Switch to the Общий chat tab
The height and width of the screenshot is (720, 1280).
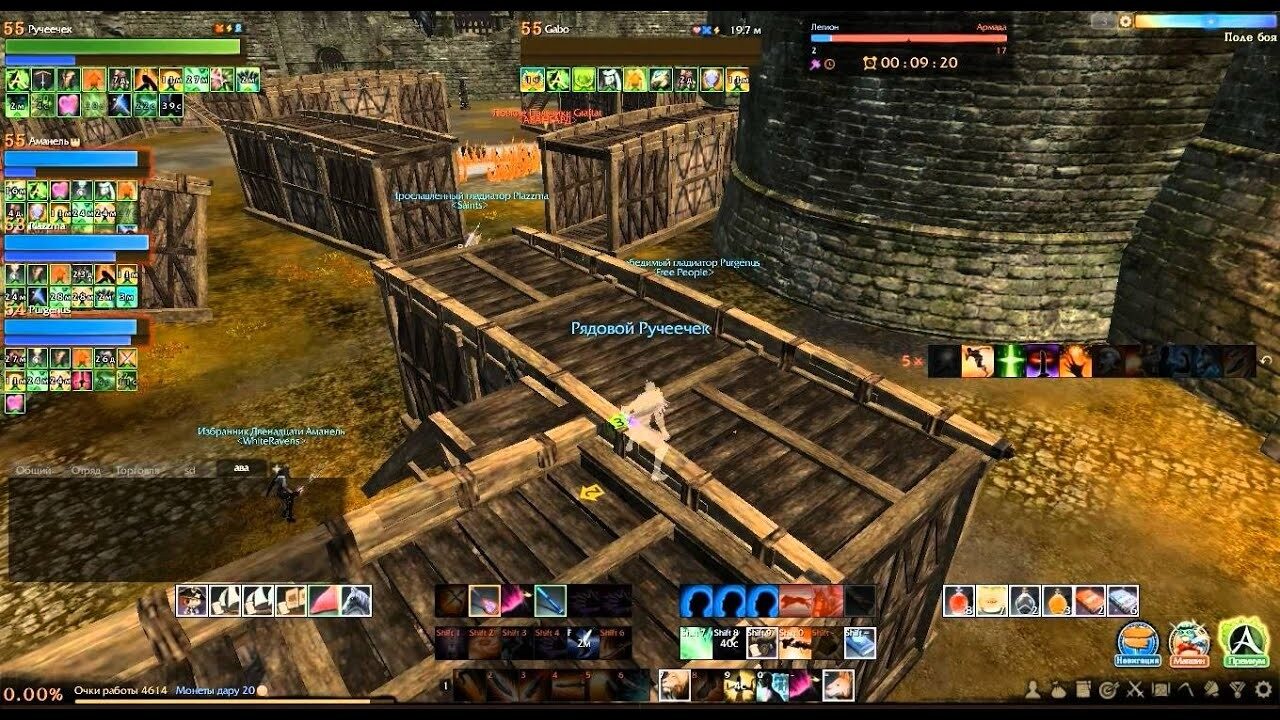(x=33, y=469)
